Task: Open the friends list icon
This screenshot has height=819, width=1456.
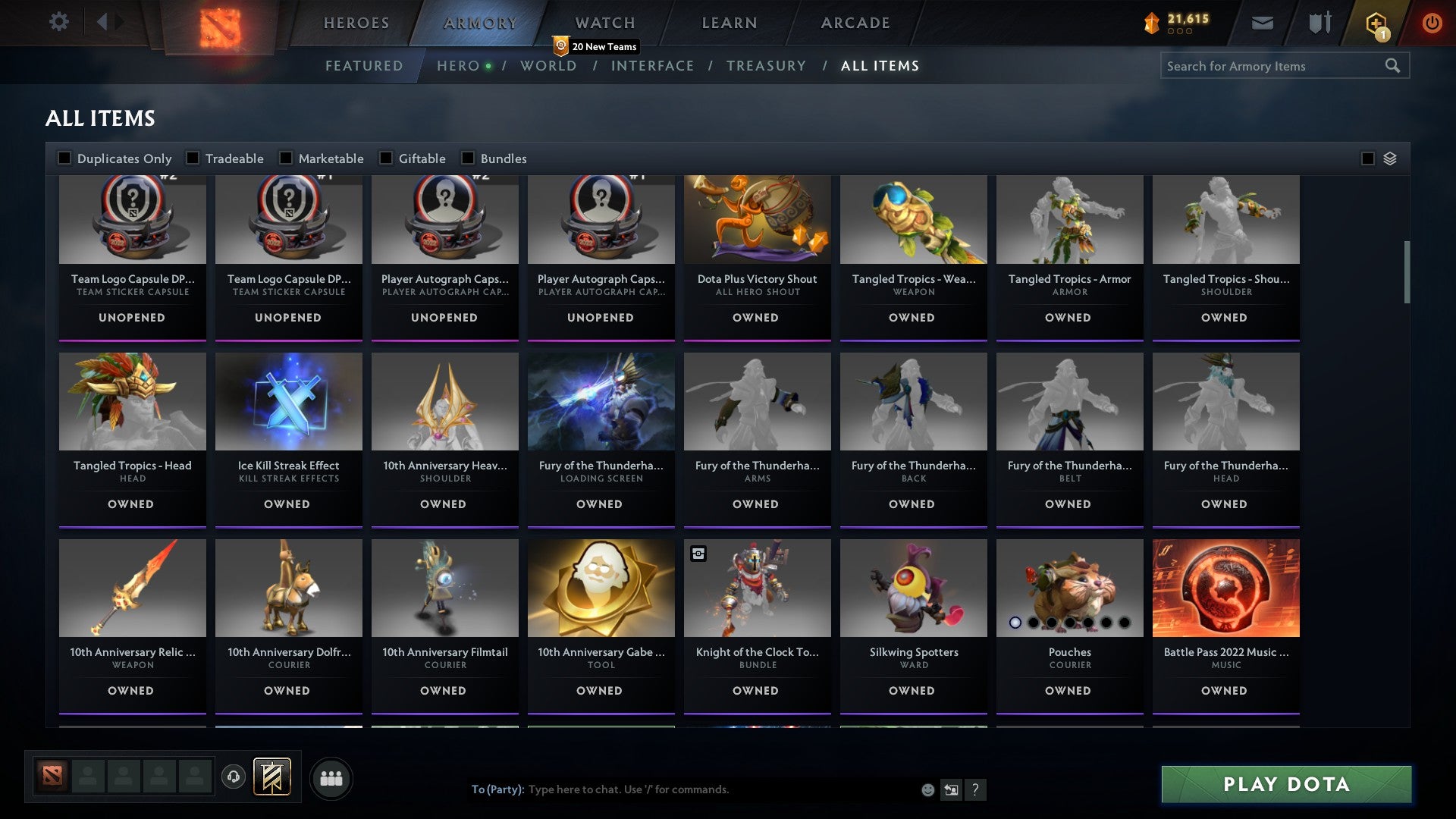Action: [x=331, y=777]
